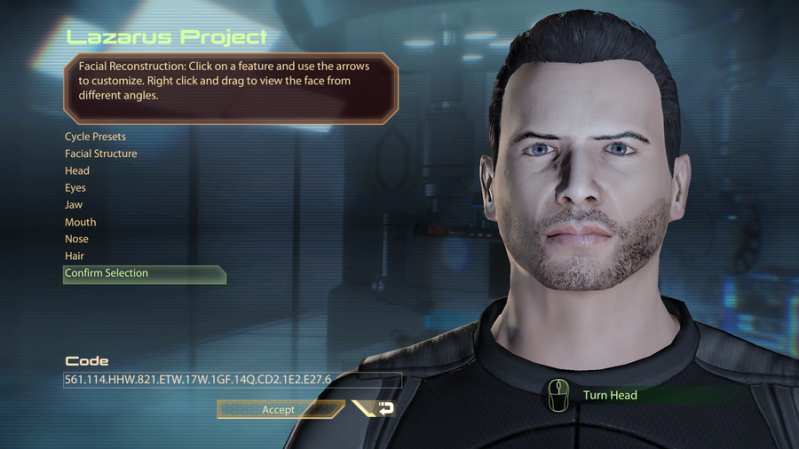Accept the facial reconstruction

point(278,409)
